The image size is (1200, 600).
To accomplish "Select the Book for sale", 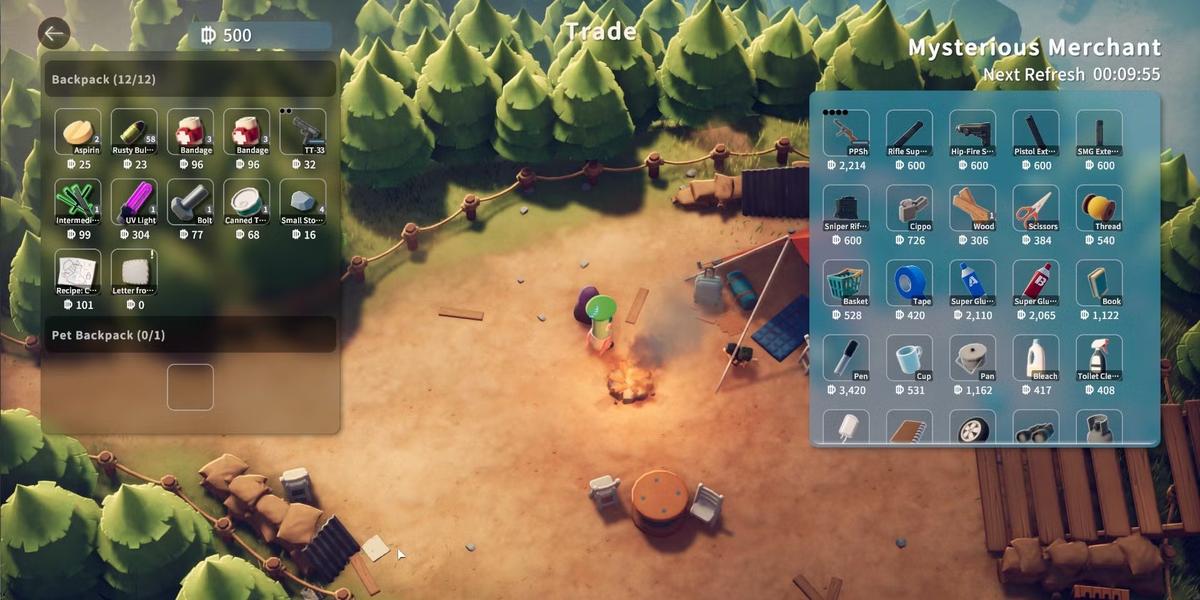I will (1099, 283).
